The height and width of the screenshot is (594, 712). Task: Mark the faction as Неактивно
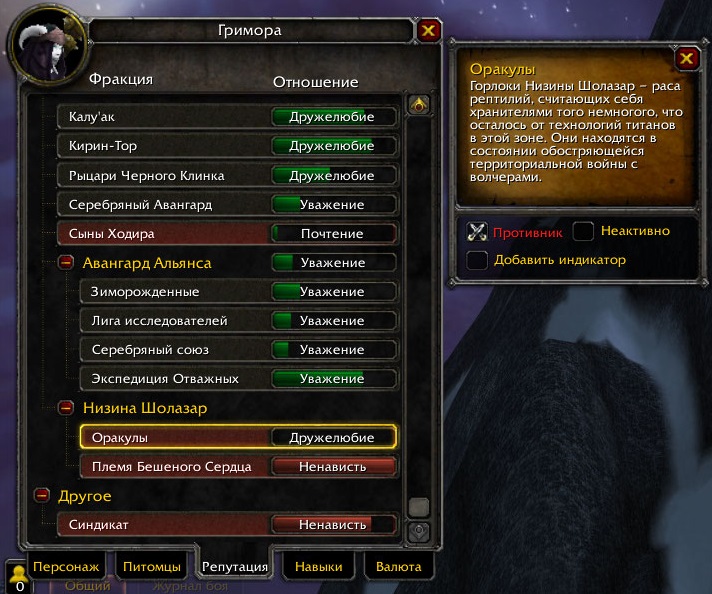584,232
